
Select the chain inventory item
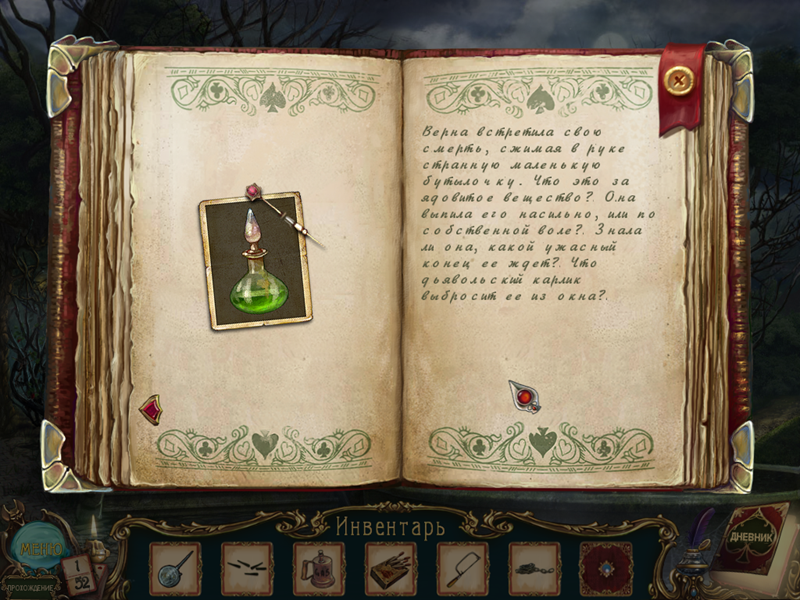534,570
